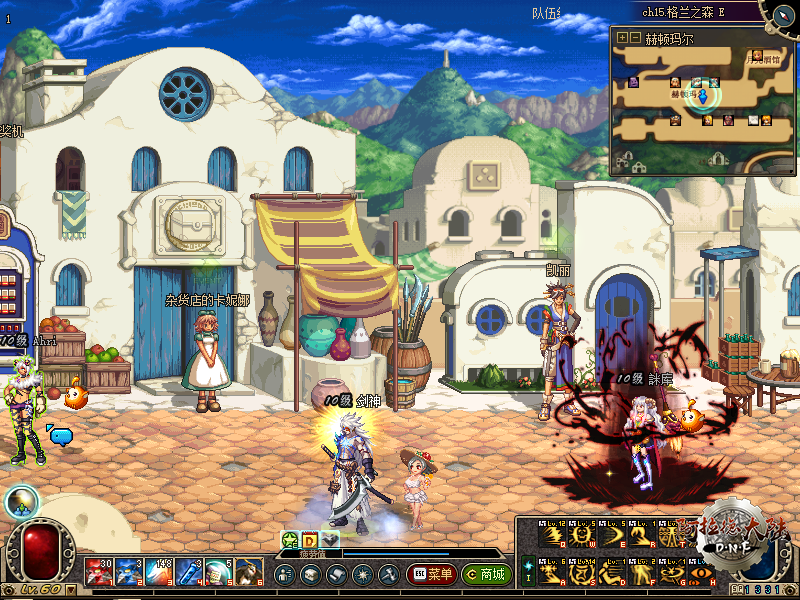800x600 pixels.
Task: Use the blue potion in hotbar slot 2
Action: point(129,574)
